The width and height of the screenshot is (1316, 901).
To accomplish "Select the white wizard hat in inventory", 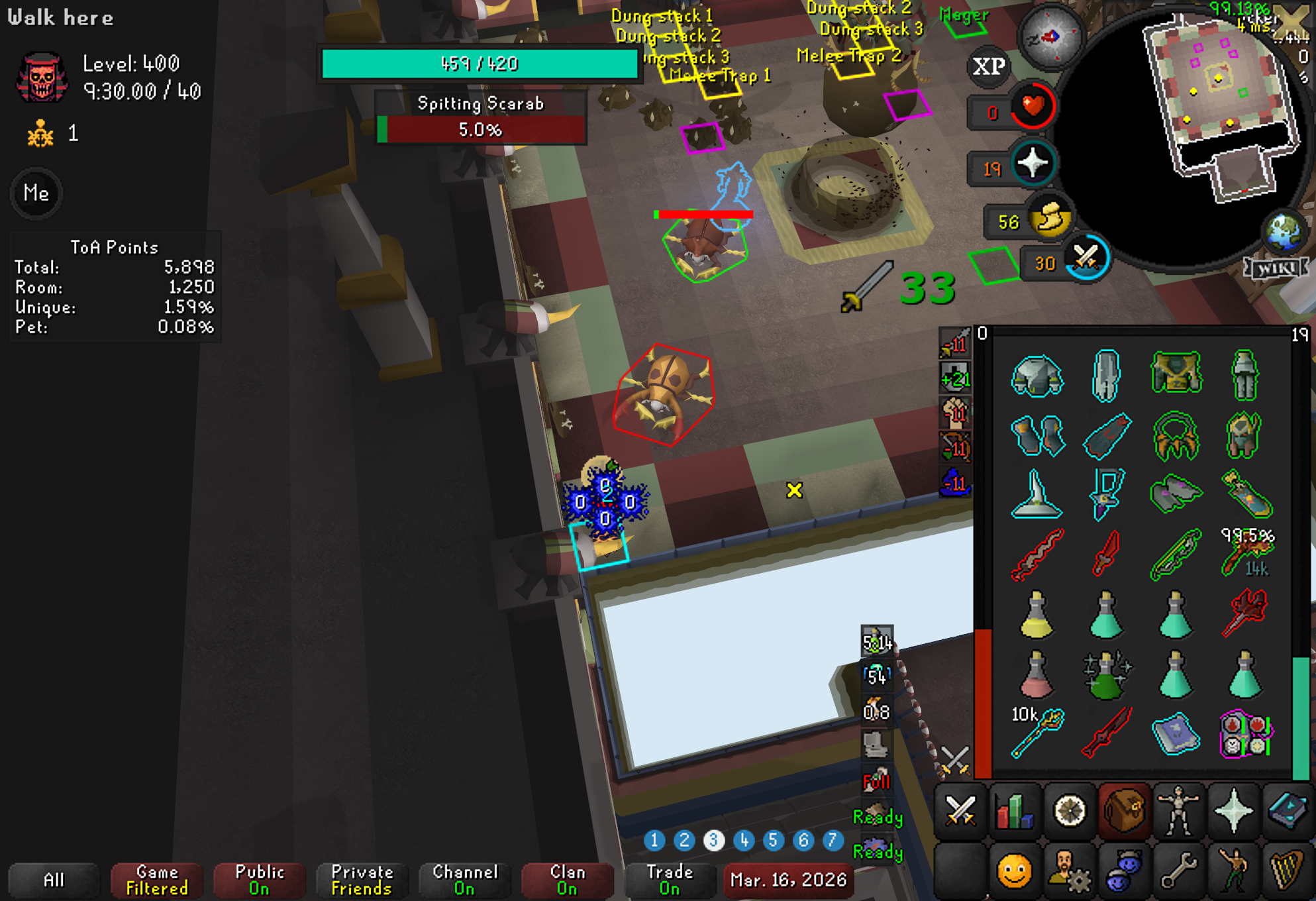I will [1037, 495].
